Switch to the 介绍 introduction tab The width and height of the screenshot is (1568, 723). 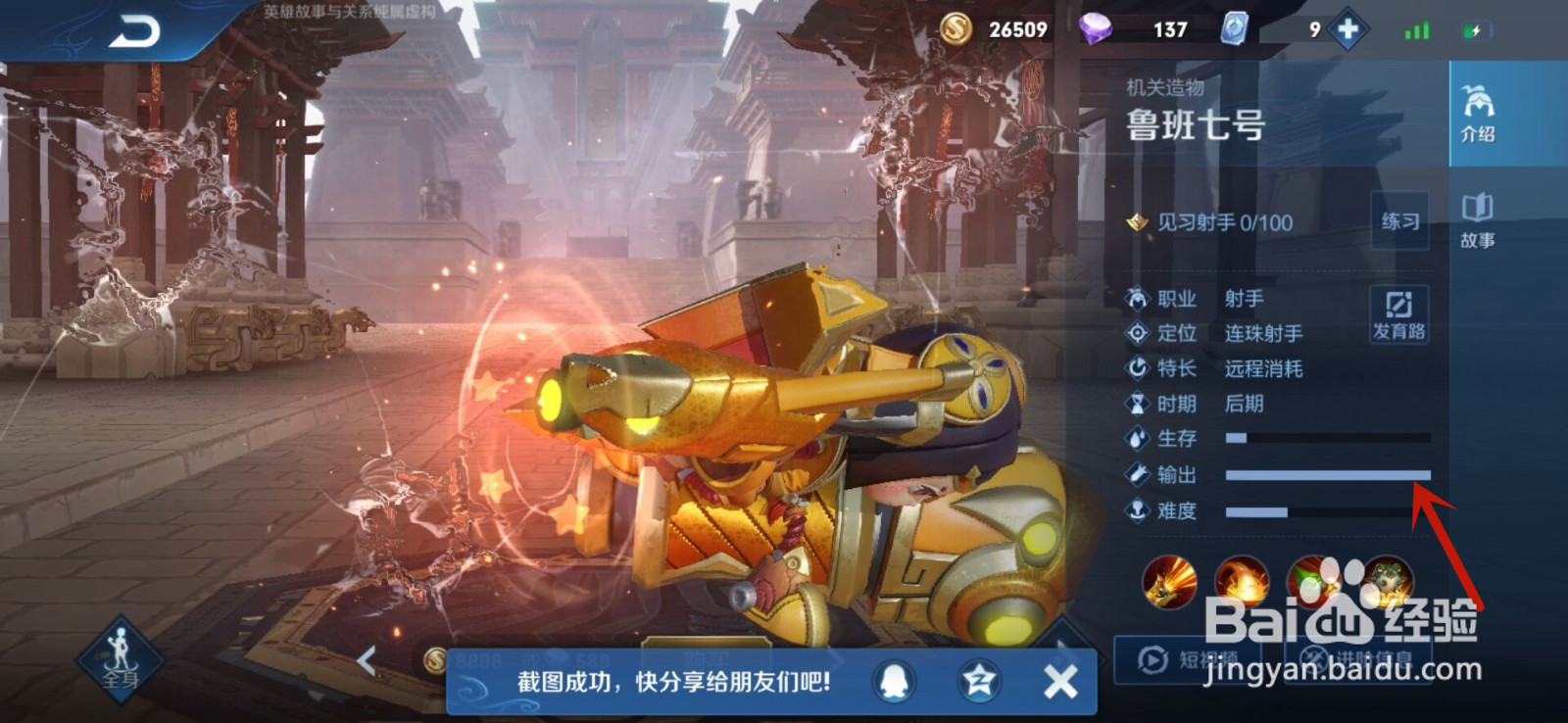[x=1480, y=113]
